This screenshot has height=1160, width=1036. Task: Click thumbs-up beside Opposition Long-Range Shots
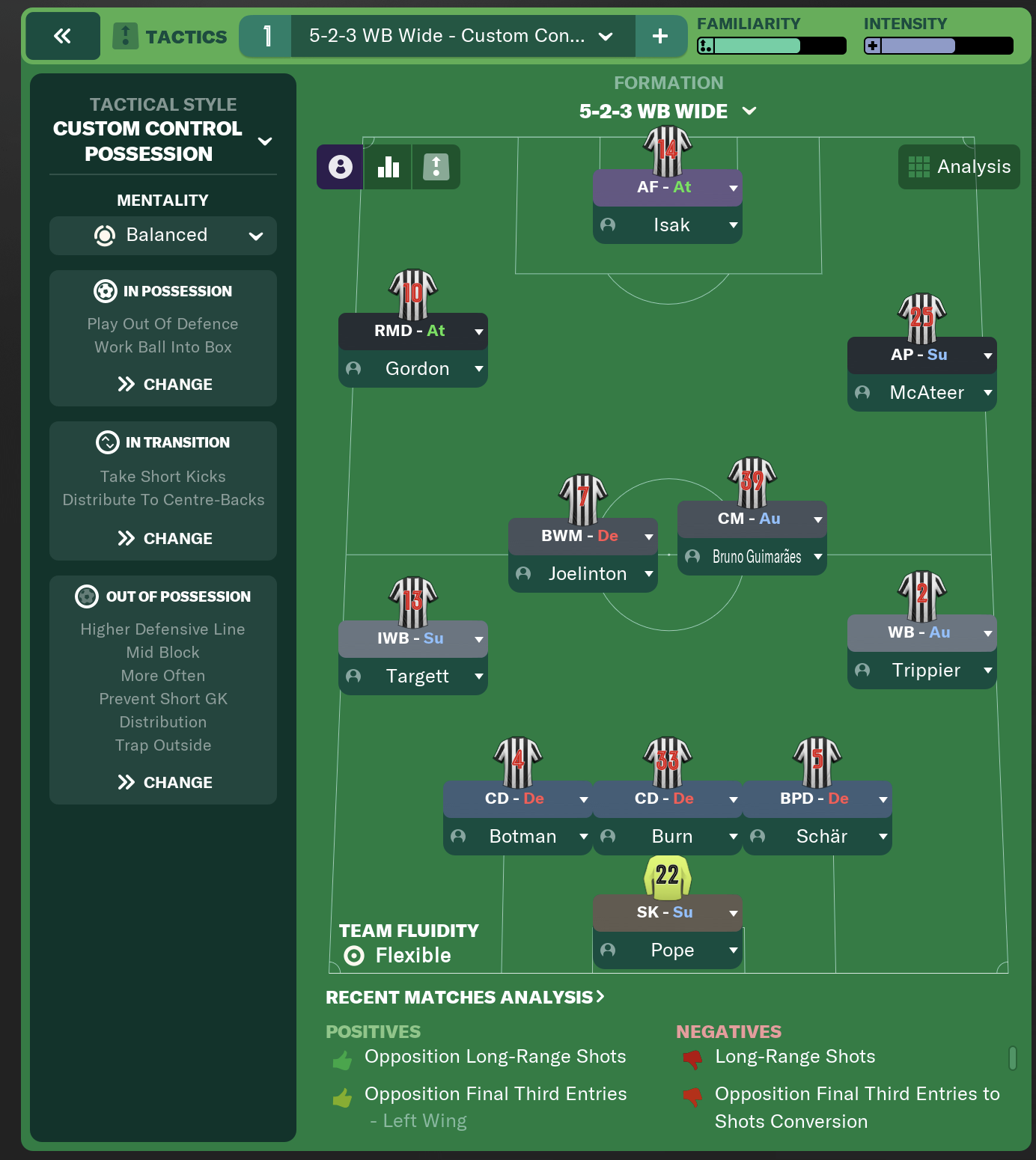pos(341,1057)
